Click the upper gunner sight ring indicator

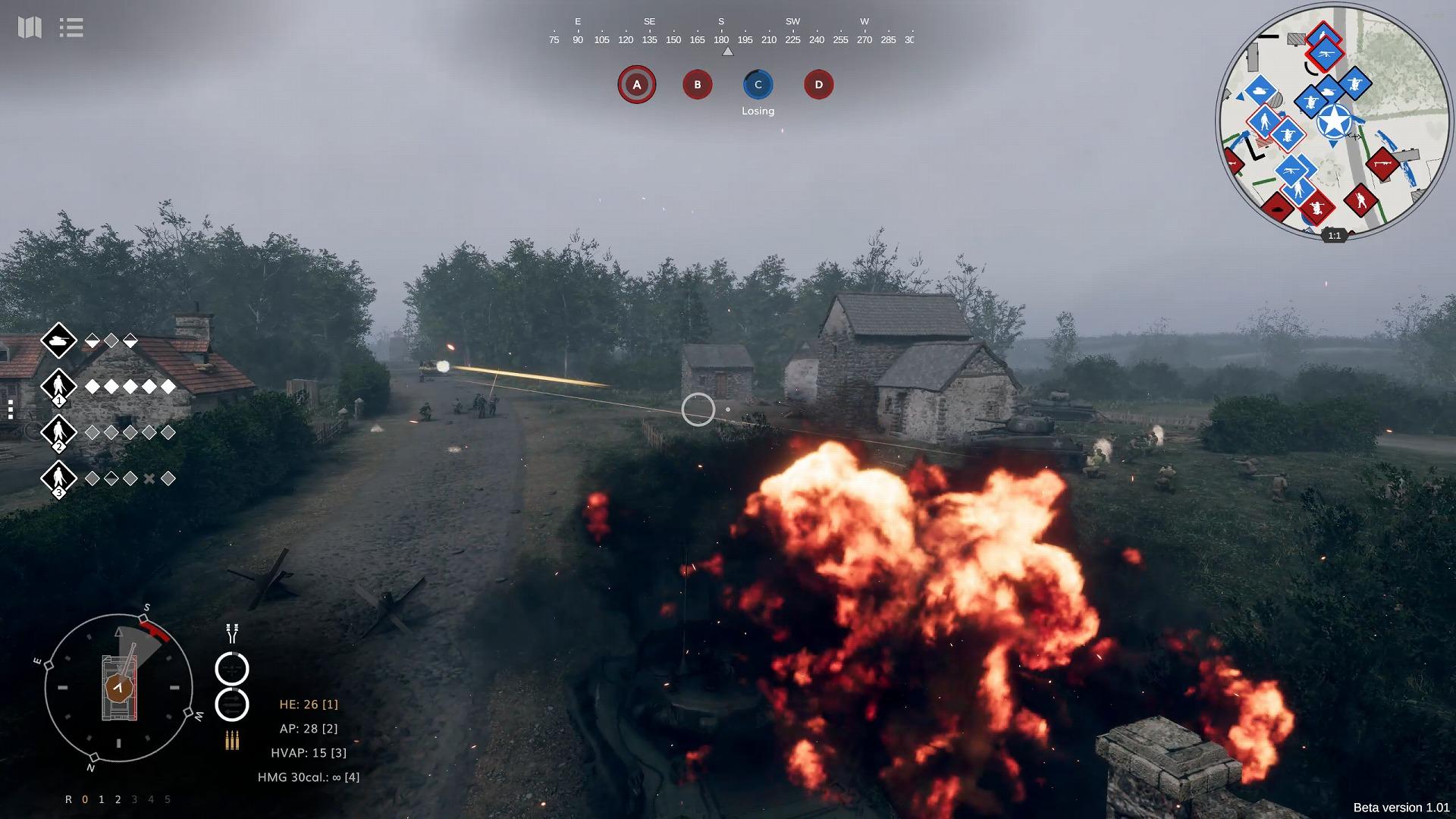pyautogui.click(x=231, y=669)
